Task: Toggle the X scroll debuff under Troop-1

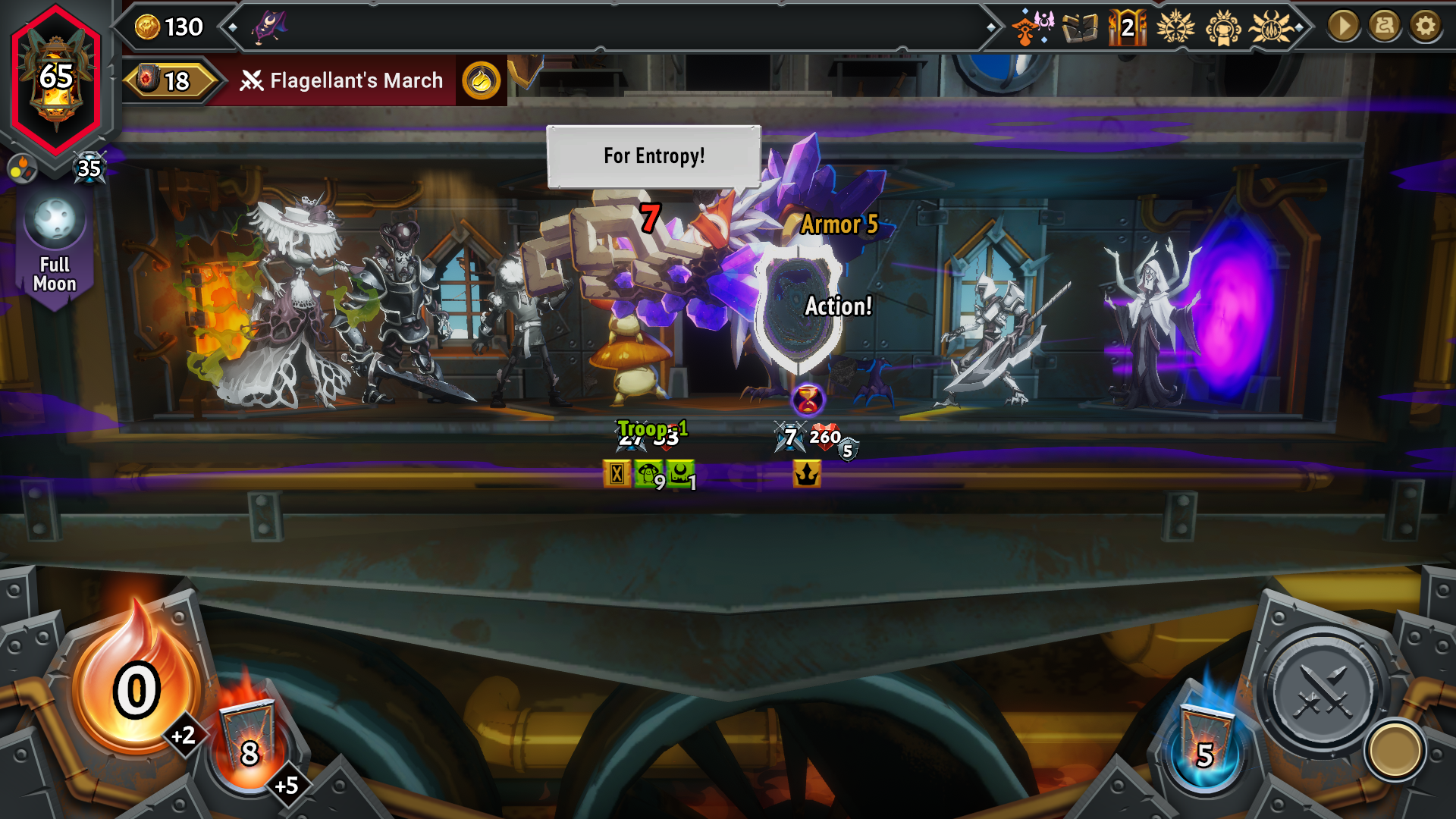Action: point(618,472)
